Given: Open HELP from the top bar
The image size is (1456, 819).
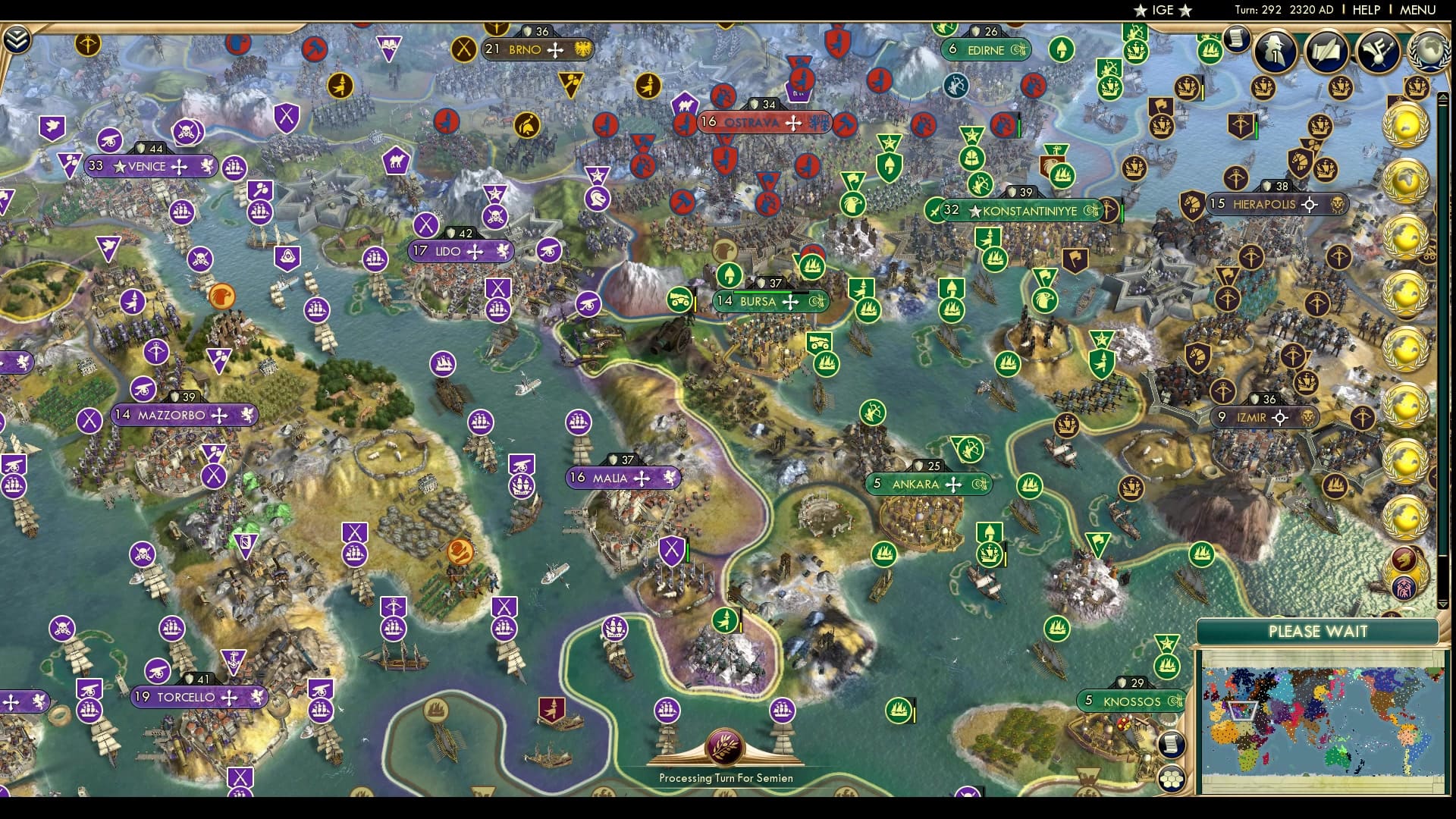Looking at the screenshot, I should pyautogui.click(x=1365, y=10).
